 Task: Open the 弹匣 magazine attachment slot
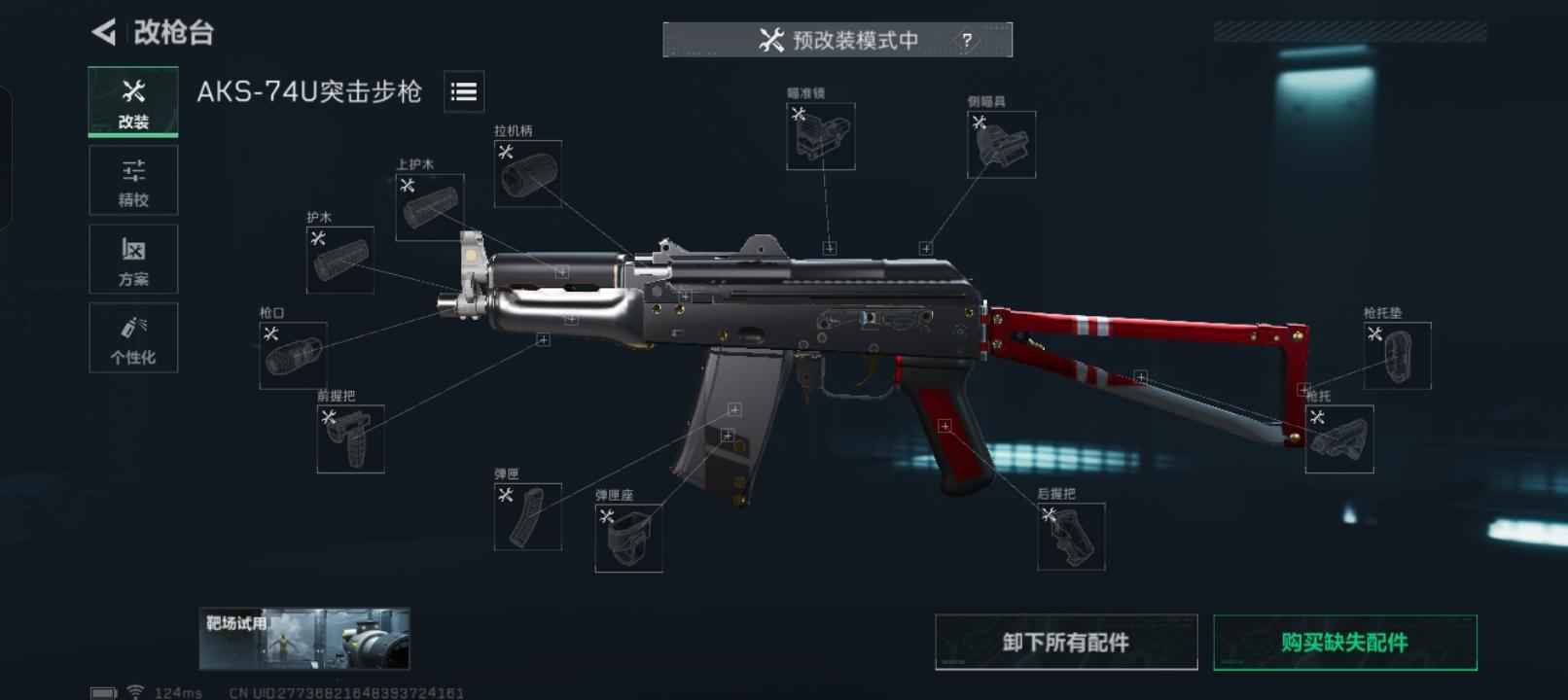[526, 515]
